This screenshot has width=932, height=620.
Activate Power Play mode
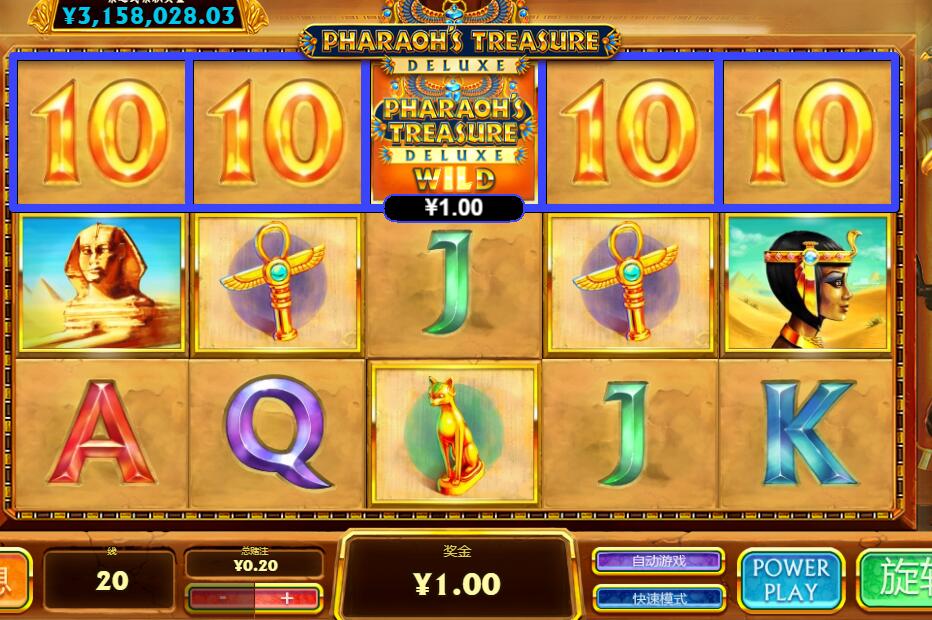[x=790, y=580]
